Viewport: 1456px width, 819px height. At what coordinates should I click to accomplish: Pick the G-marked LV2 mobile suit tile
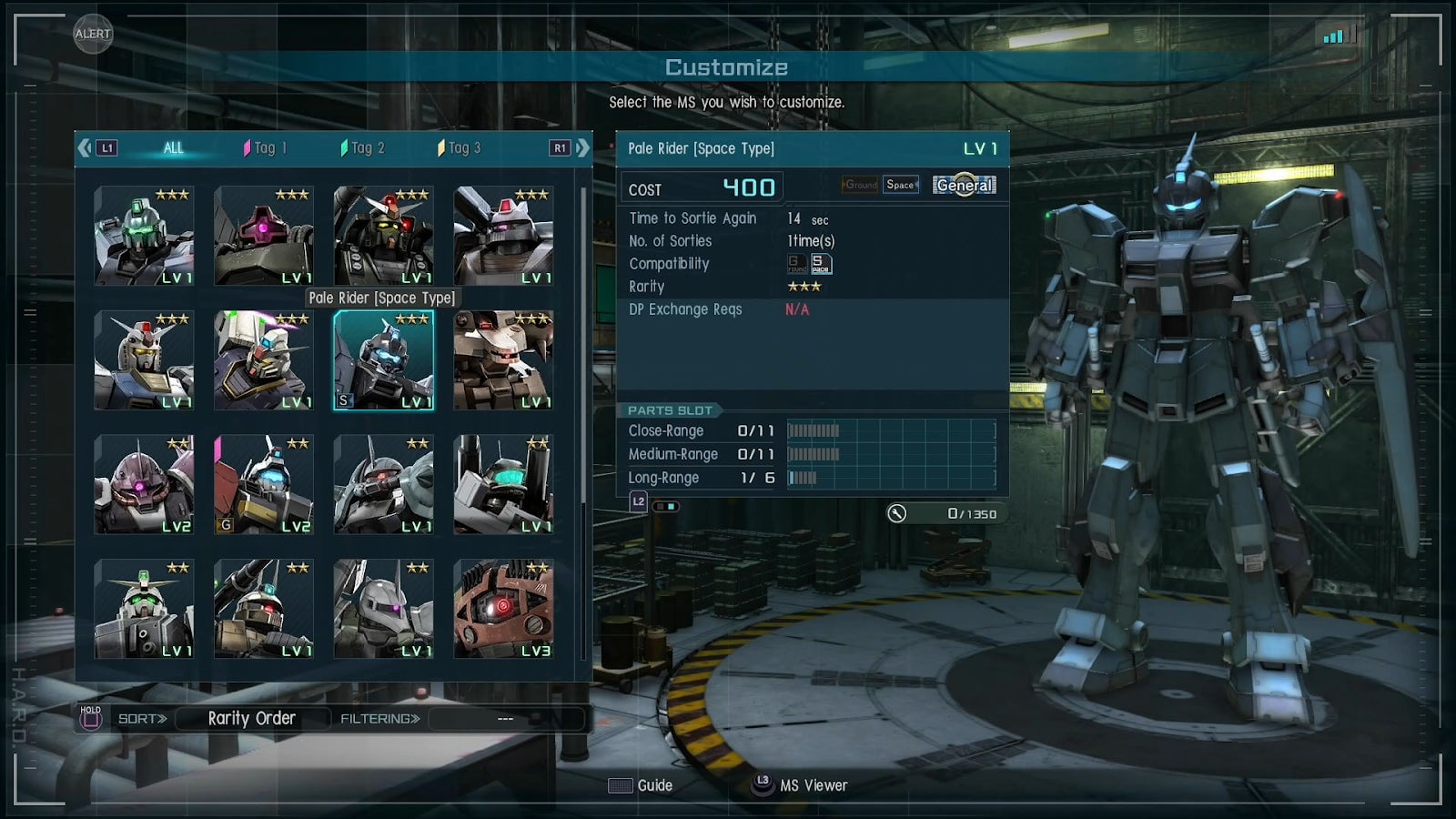pyautogui.click(x=264, y=484)
